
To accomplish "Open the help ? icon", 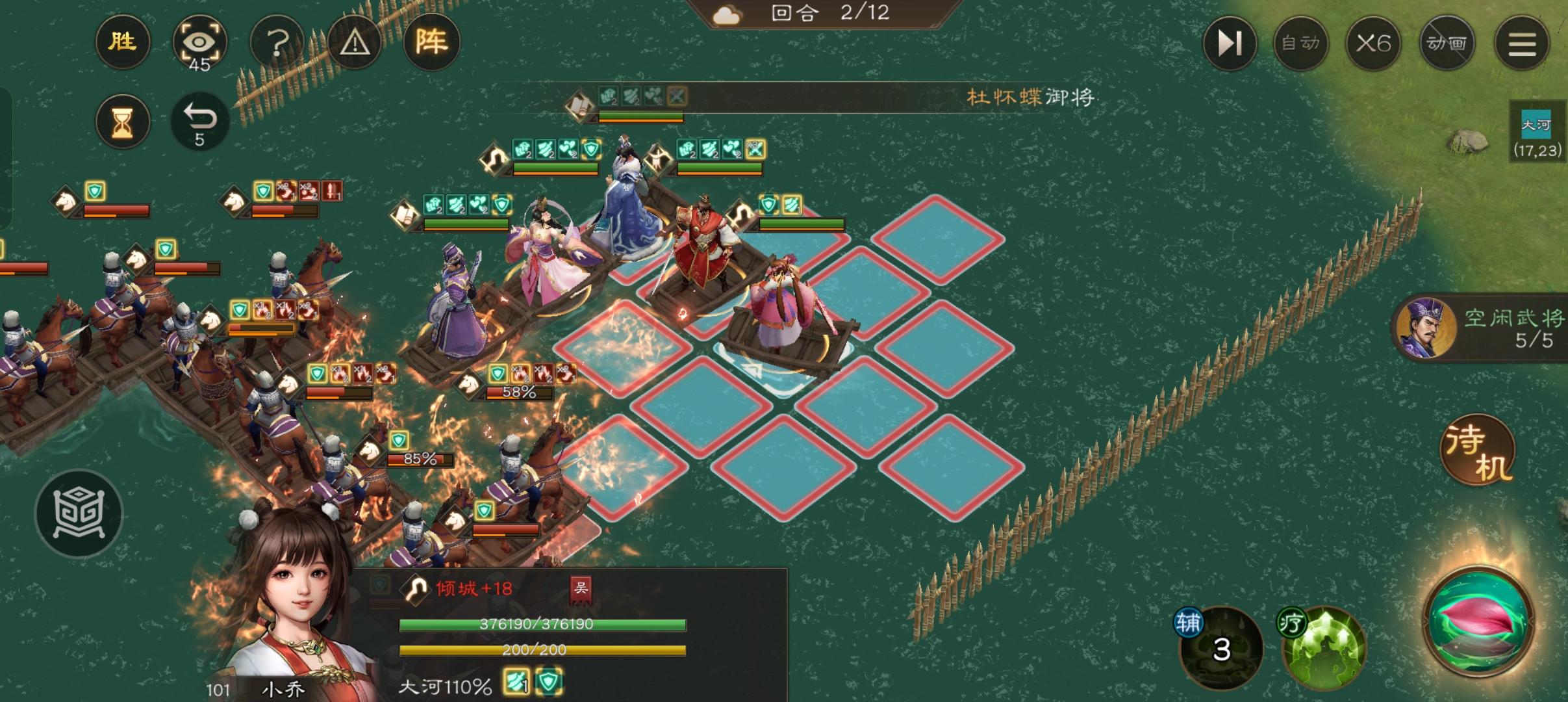I will [x=277, y=41].
